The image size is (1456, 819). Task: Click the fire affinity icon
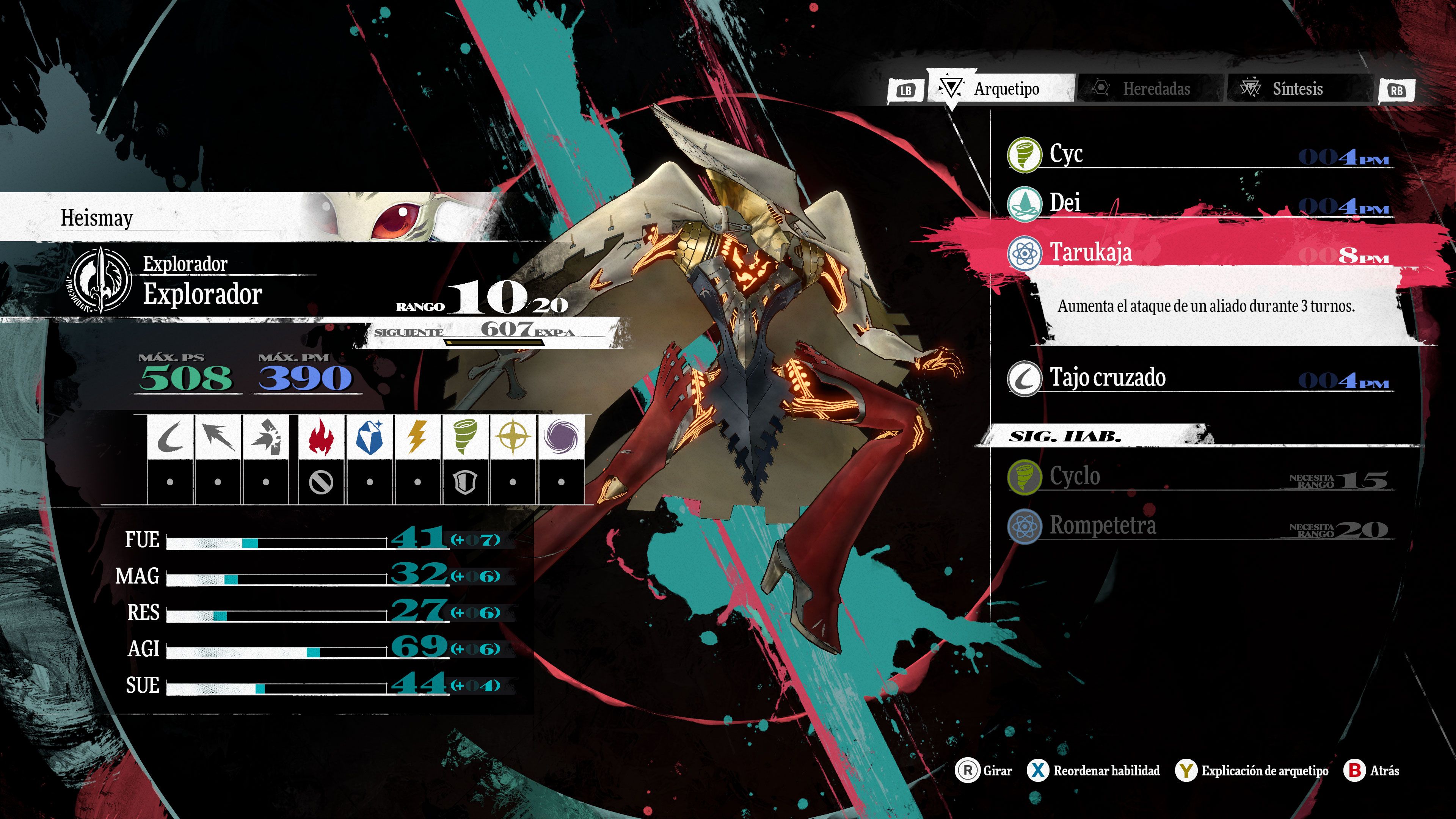320,438
